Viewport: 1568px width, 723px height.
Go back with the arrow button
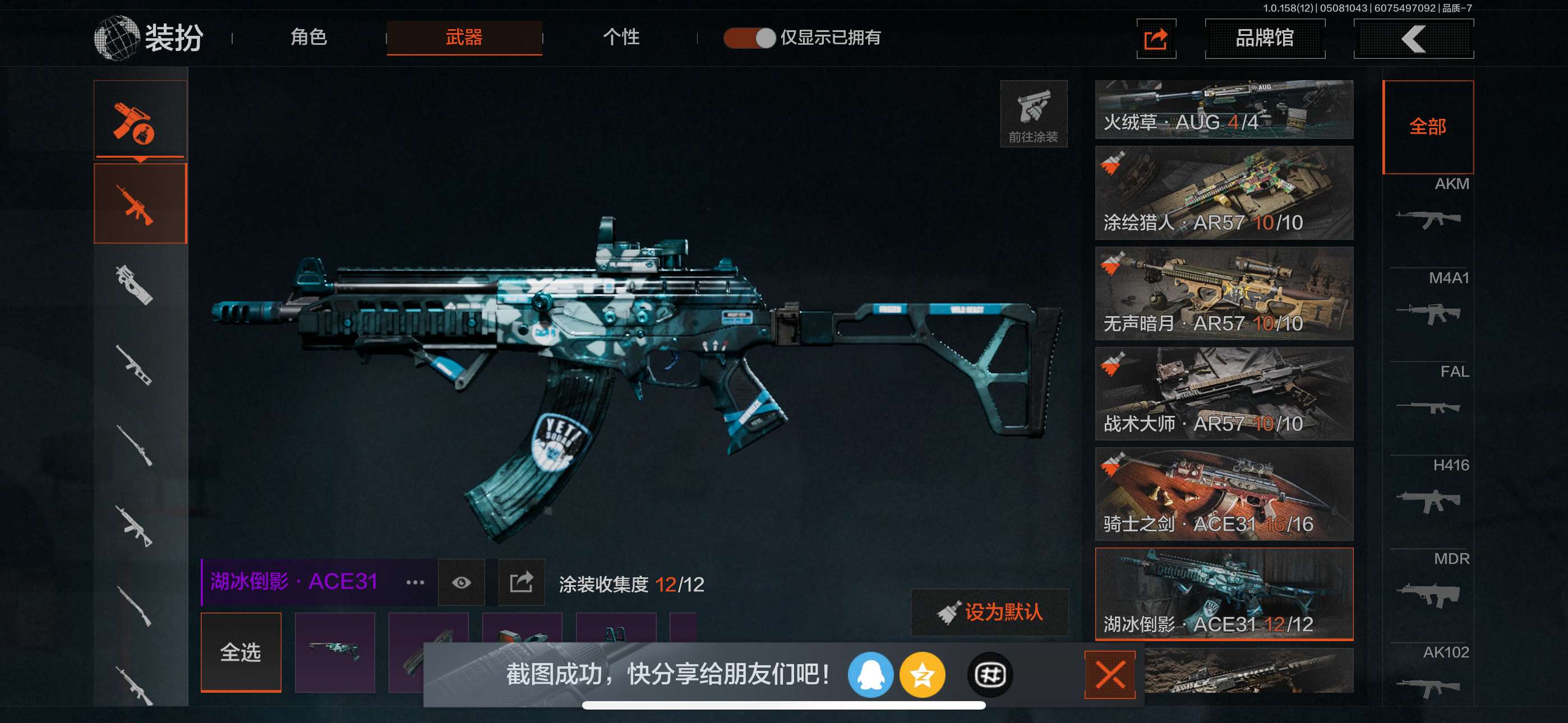click(x=1413, y=39)
